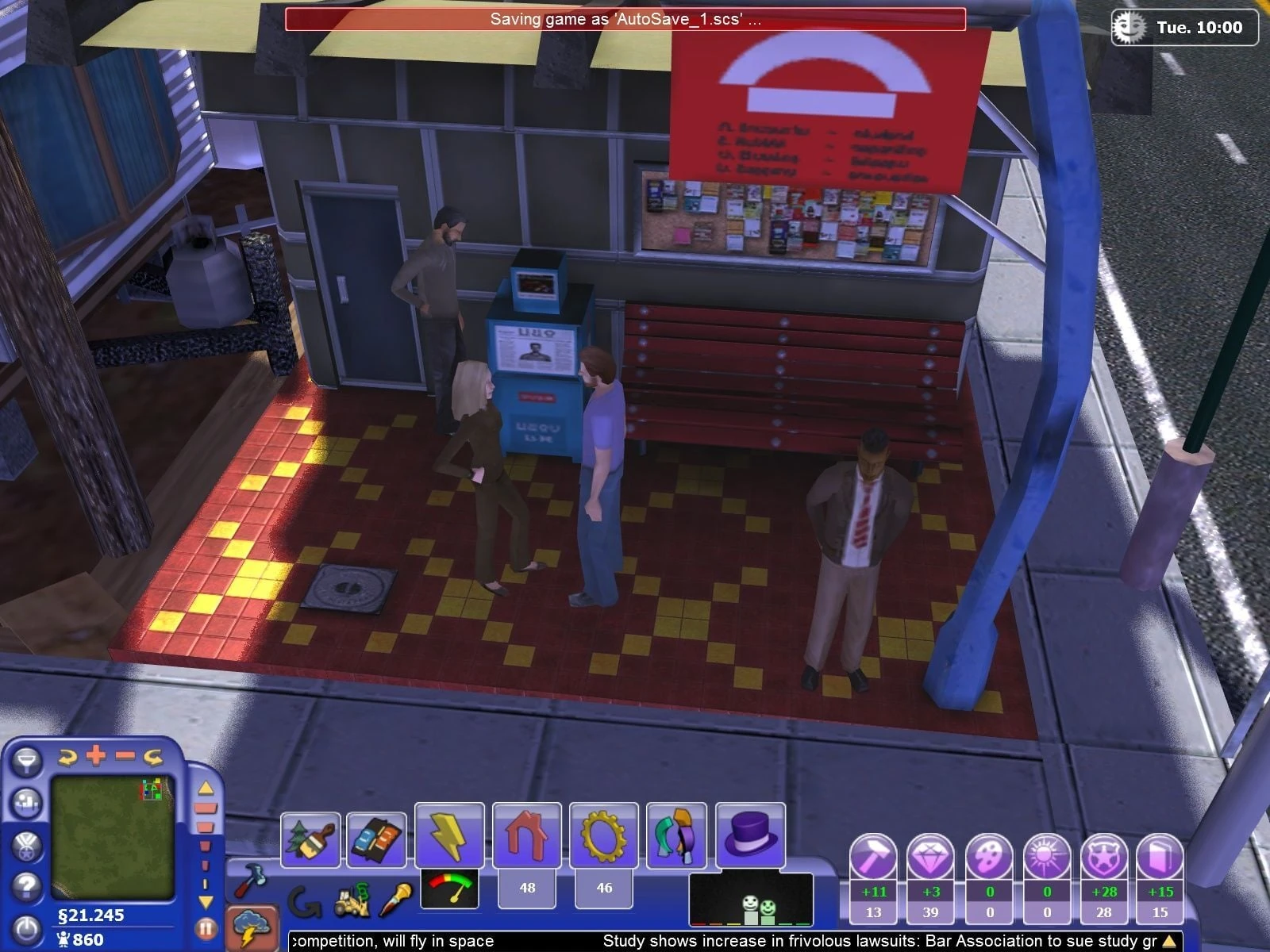Open the tree and paintbrush decorations category

(310, 839)
